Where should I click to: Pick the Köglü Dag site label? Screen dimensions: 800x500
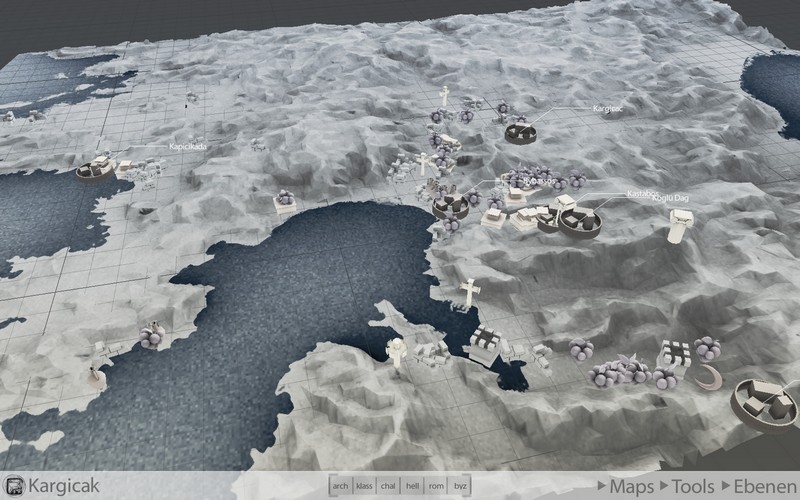(x=670, y=198)
